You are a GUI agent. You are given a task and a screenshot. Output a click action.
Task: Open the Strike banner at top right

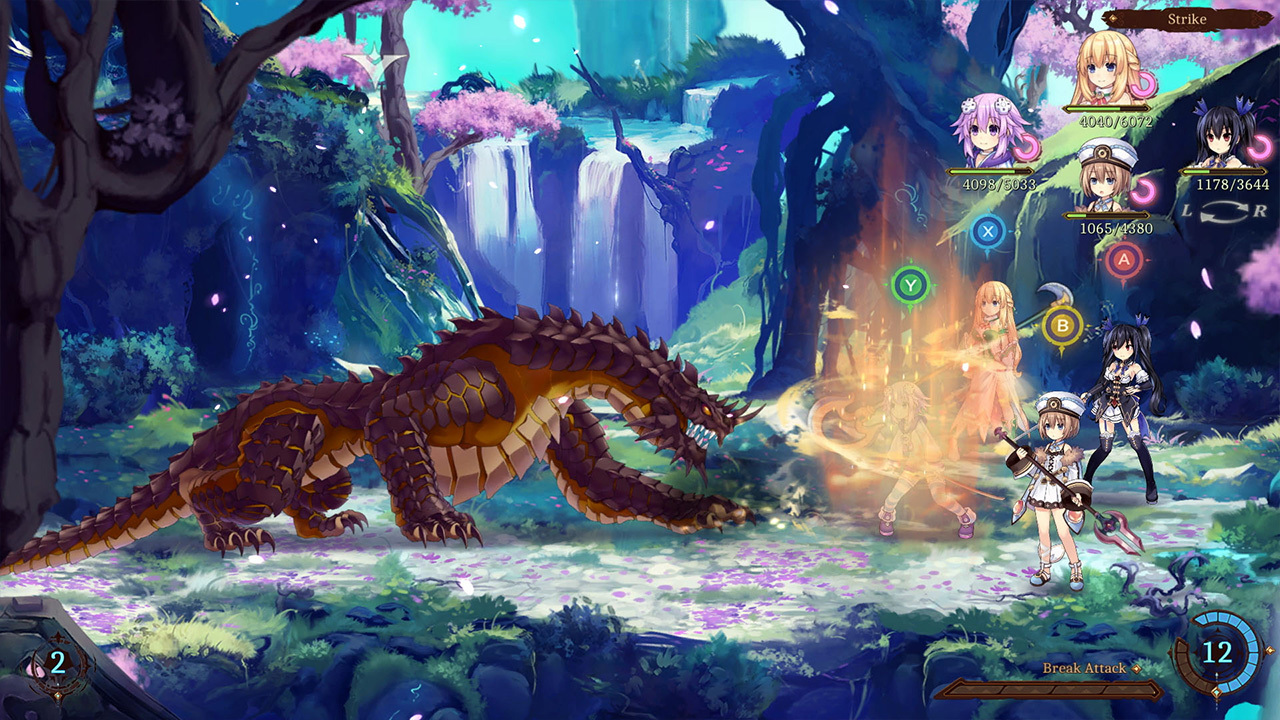click(x=1187, y=20)
